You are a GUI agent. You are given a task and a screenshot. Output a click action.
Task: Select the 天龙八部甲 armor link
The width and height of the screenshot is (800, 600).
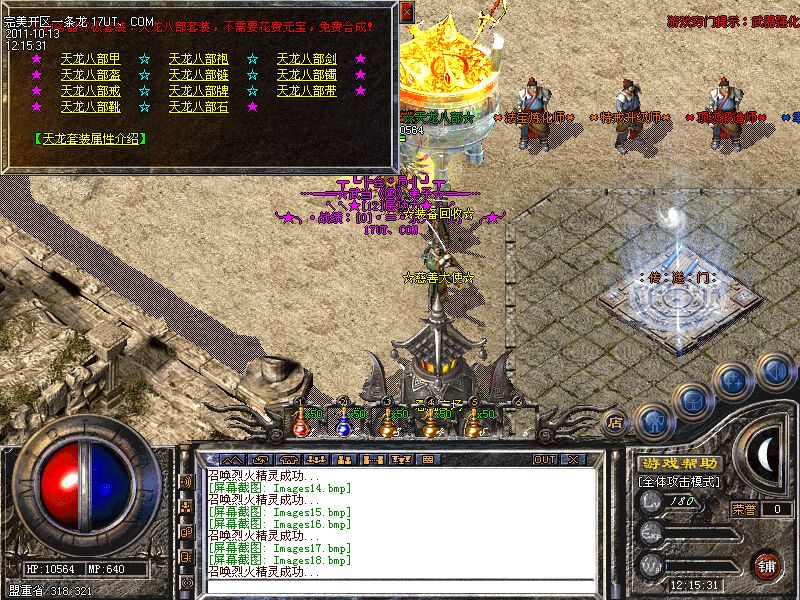coord(90,59)
